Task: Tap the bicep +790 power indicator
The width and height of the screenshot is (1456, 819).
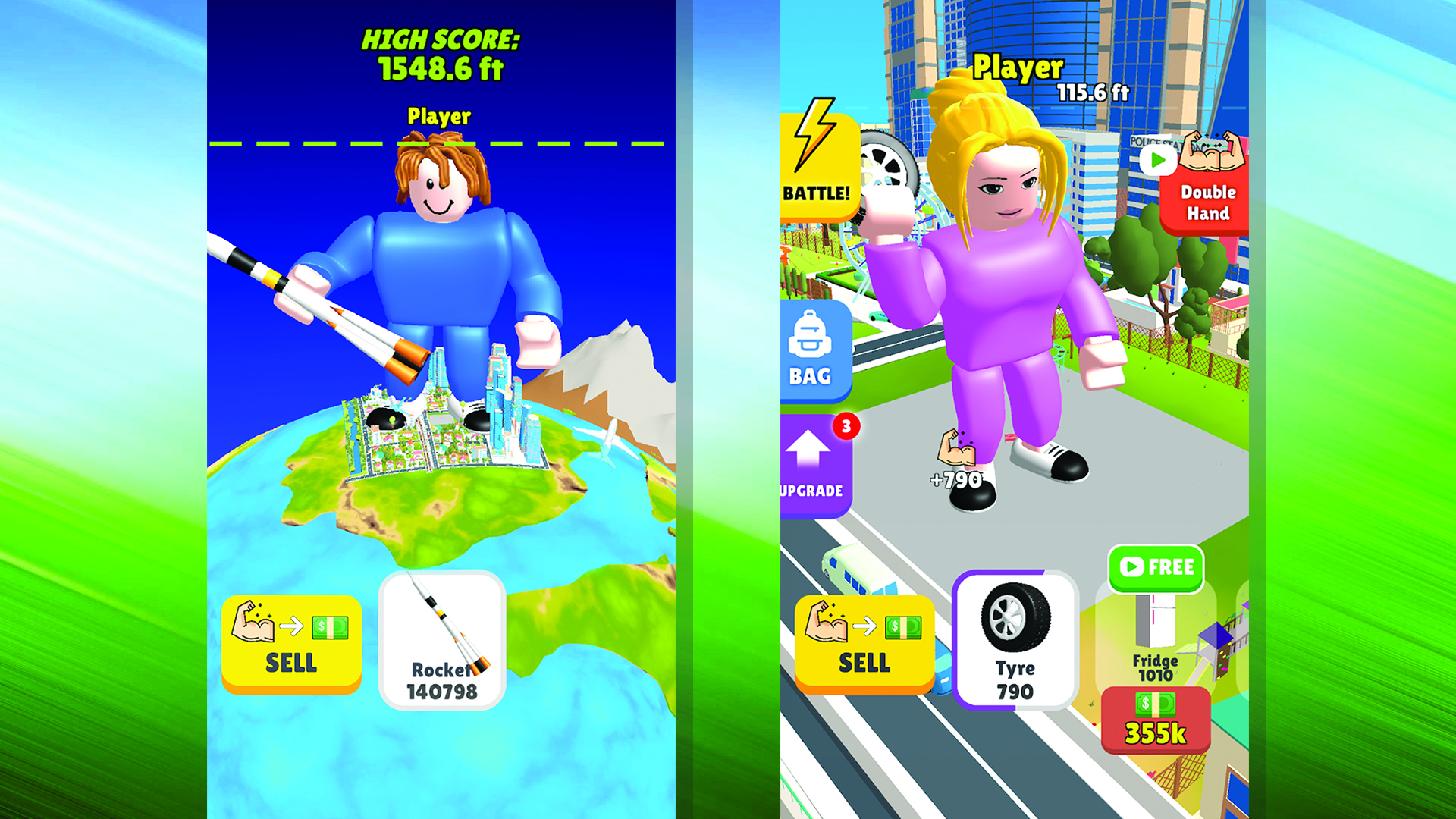Action: 957,455
